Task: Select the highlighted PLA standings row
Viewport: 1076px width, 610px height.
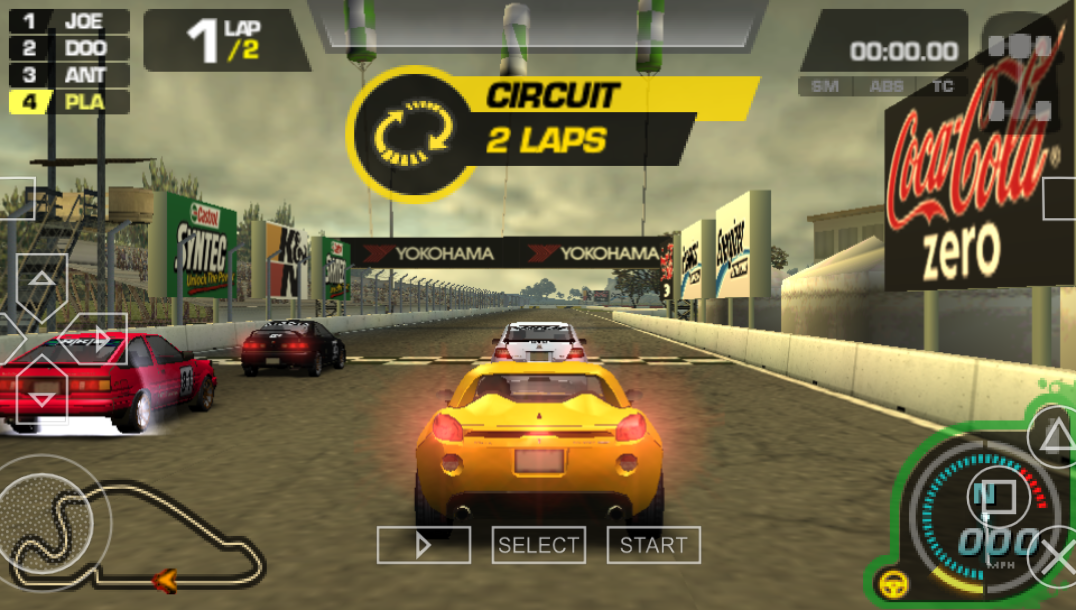Action: click(x=70, y=101)
